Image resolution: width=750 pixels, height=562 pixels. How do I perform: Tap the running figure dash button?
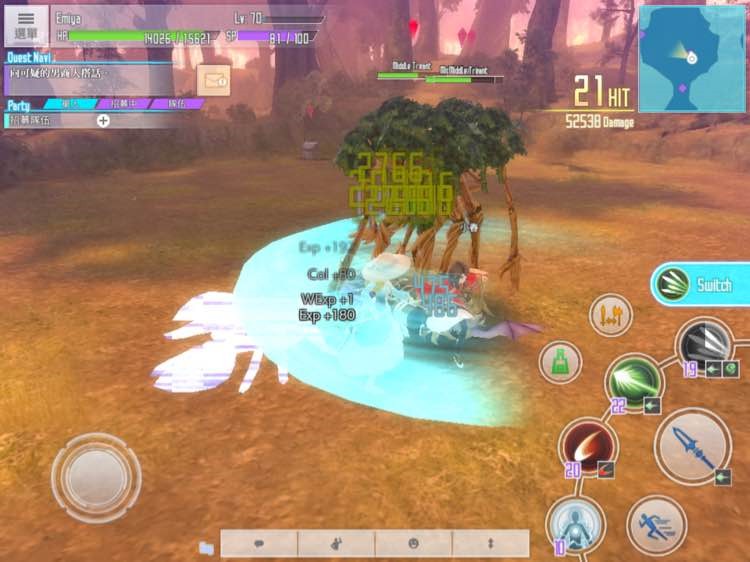point(656,524)
